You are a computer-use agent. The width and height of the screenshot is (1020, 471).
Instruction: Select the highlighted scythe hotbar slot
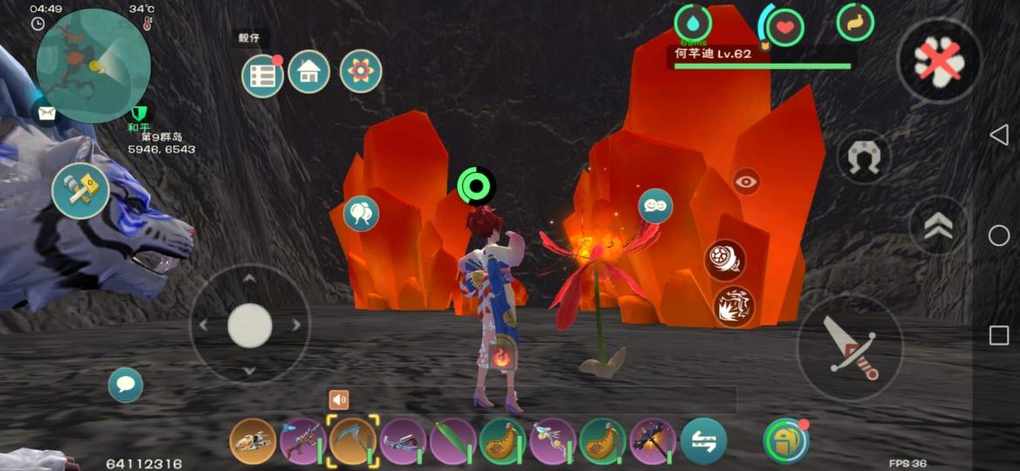click(353, 440)
